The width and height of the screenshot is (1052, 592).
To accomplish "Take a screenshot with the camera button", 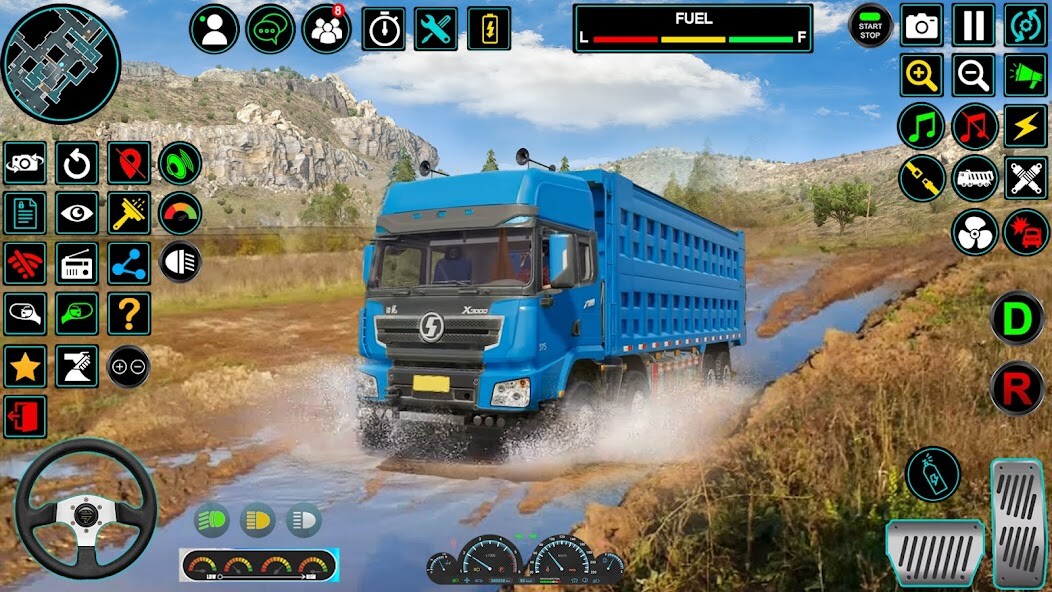I will [922, 26].
